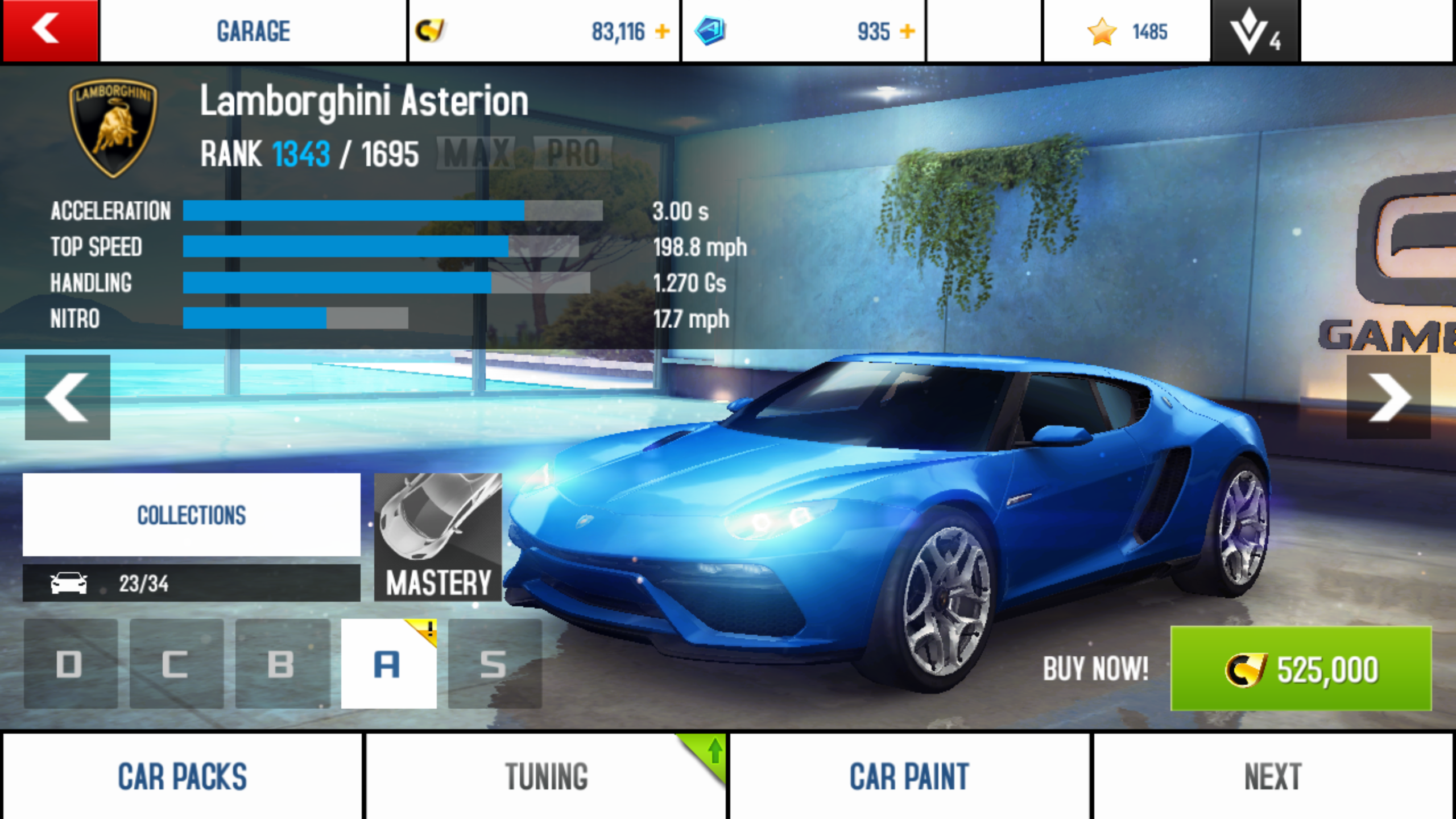Open the star count display
The image size is (1456, 819).
coord(1126,31)
